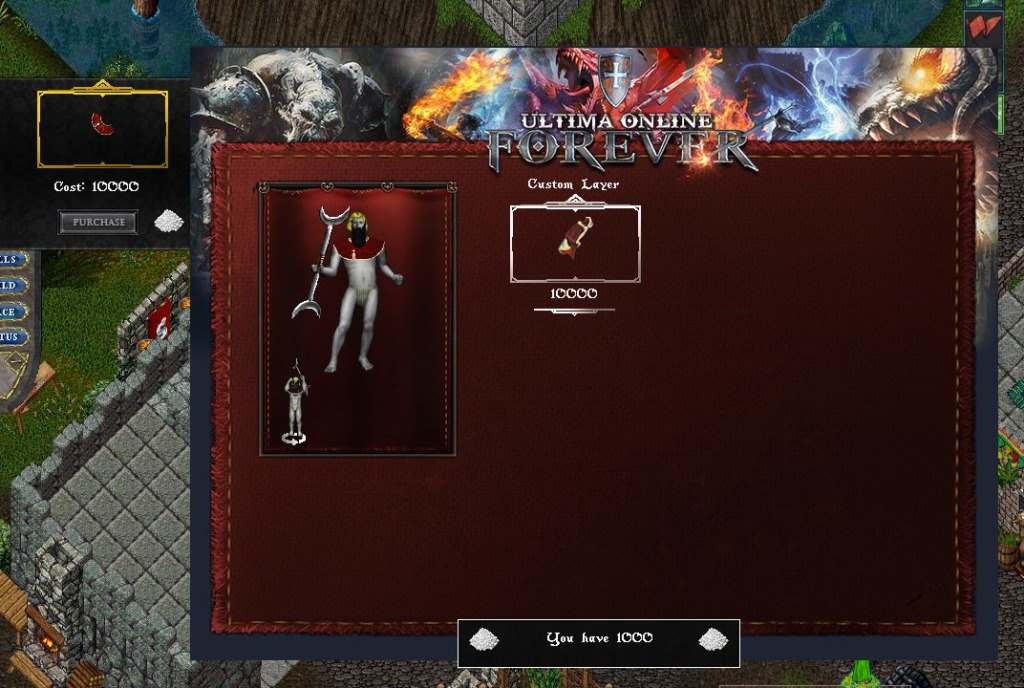Open the partially visible Guild button
This screenshot has width=1024, height=688.
click(x=12, y=285)
